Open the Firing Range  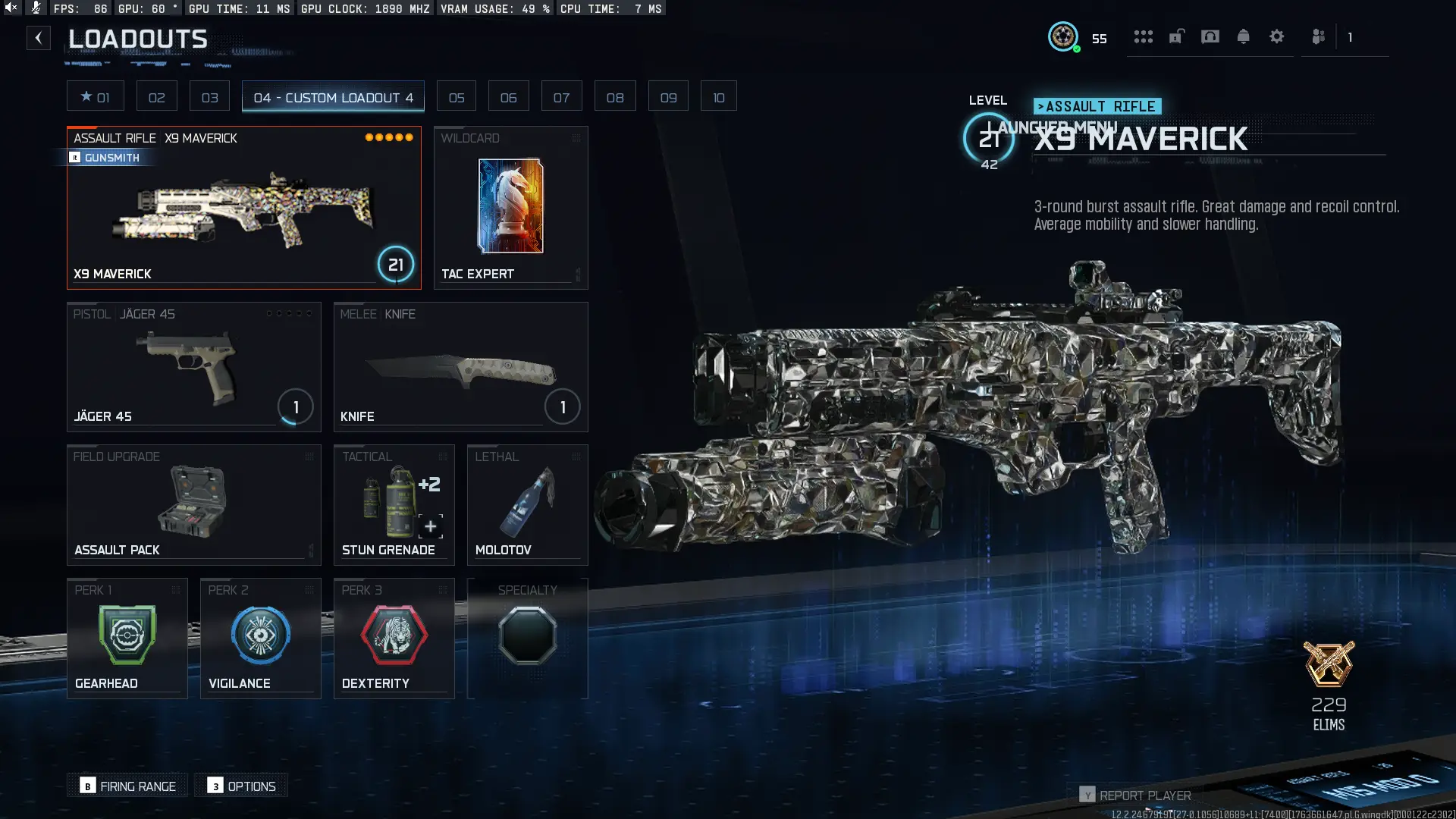tap(127, 786)
